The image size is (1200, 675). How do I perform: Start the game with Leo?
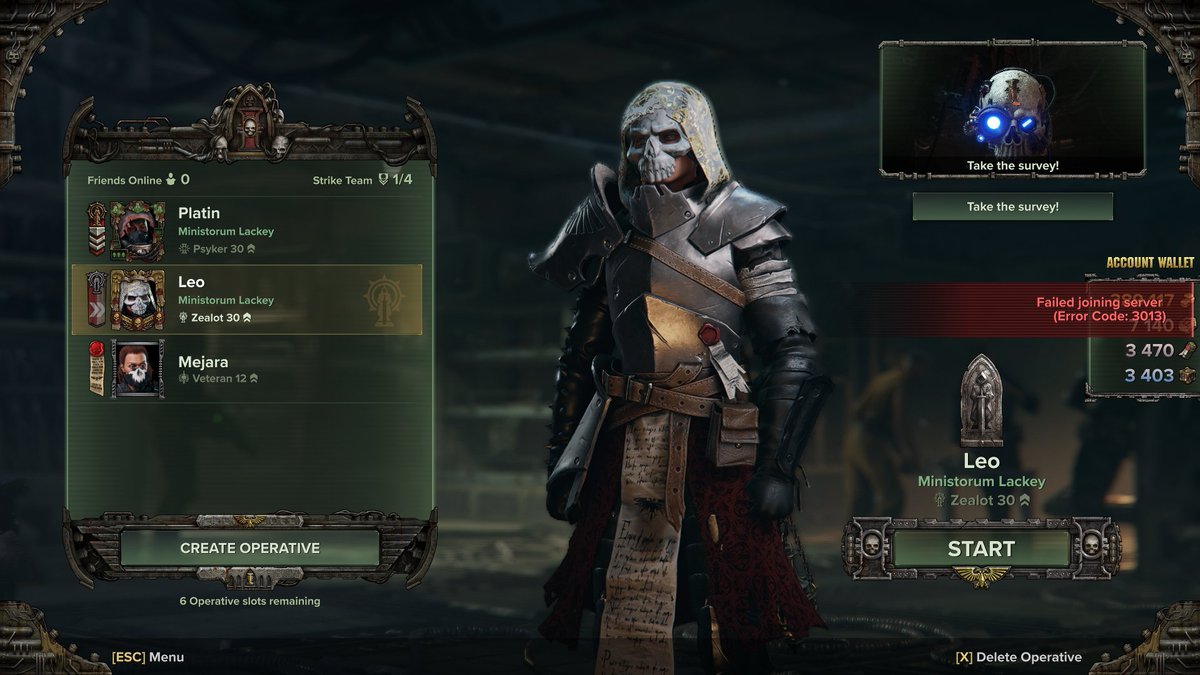click(980, 548)
